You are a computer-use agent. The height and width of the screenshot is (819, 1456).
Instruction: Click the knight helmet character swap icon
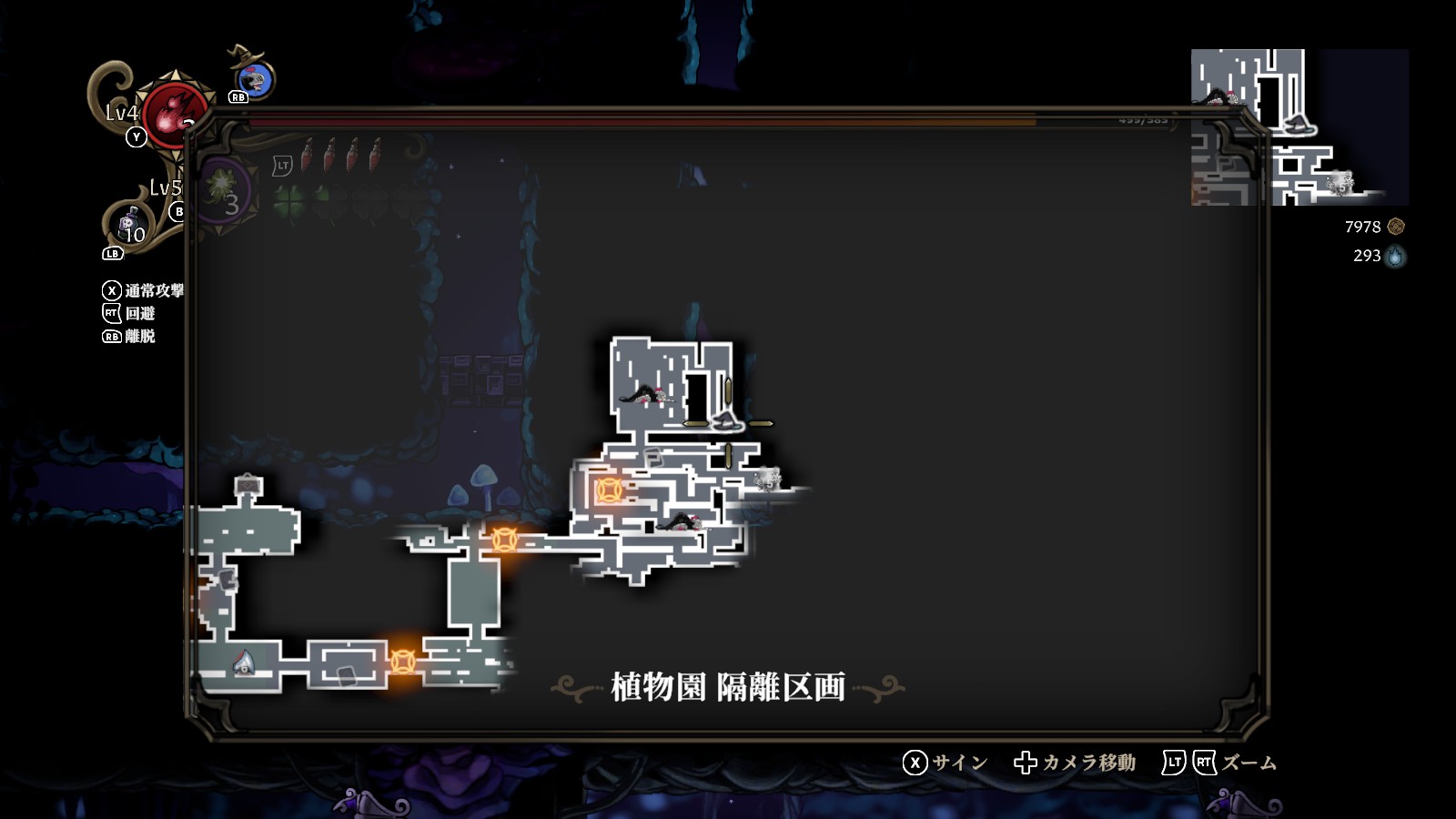[x=258, y=79]
